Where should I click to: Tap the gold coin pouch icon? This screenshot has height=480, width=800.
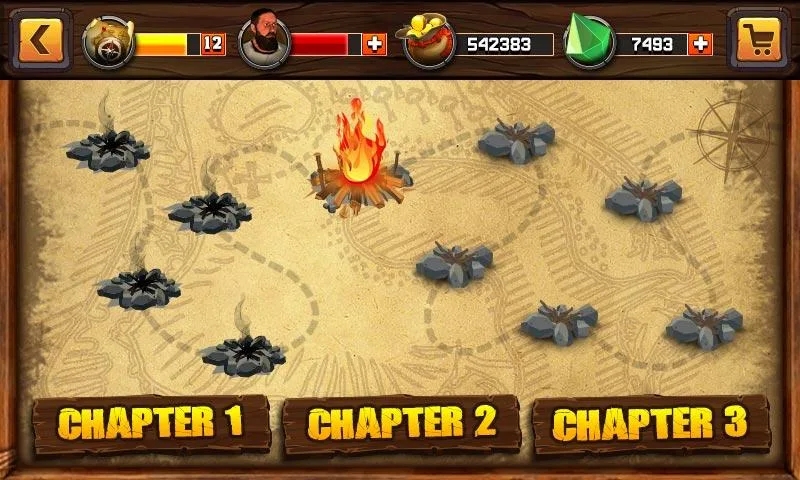tap(426, 42)
